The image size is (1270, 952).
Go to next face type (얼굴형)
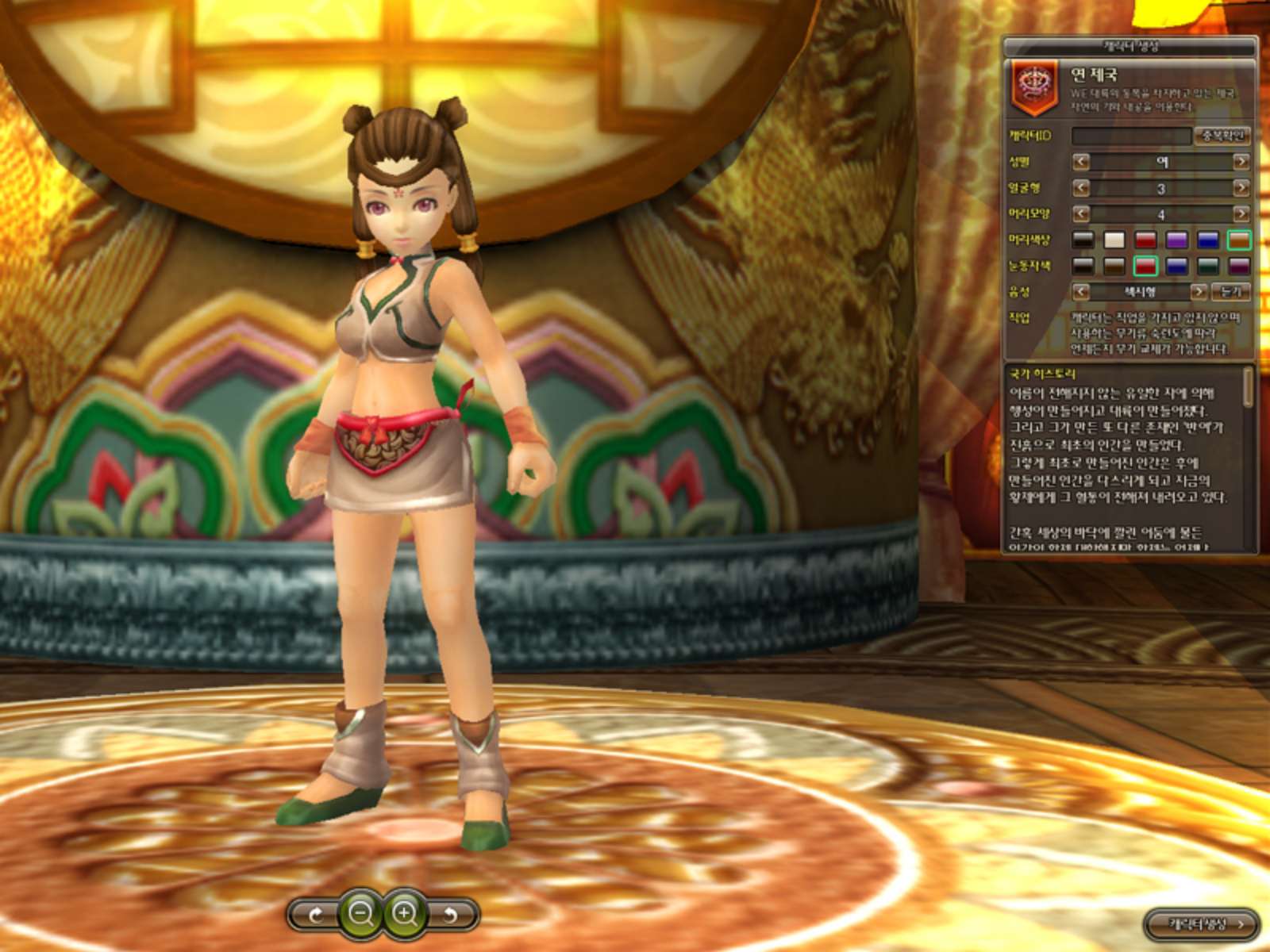click(x=1241, y=188)
